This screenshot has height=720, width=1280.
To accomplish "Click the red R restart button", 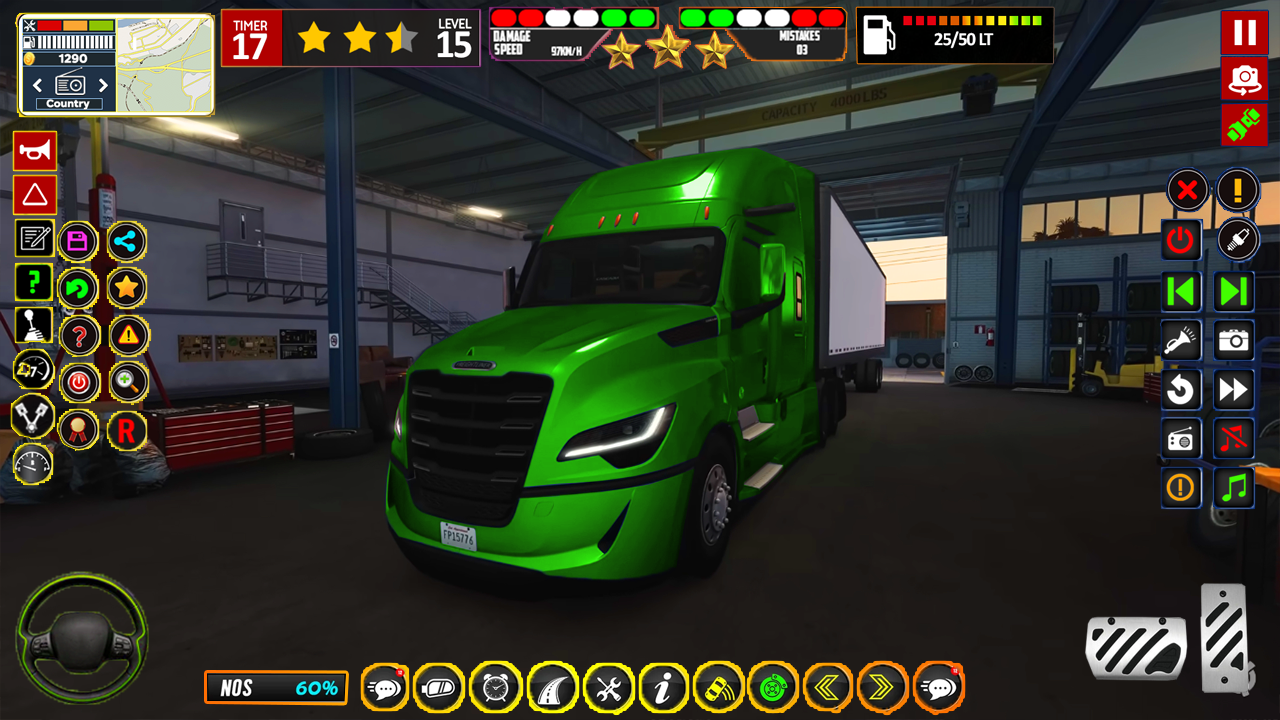I will point(127,429).
